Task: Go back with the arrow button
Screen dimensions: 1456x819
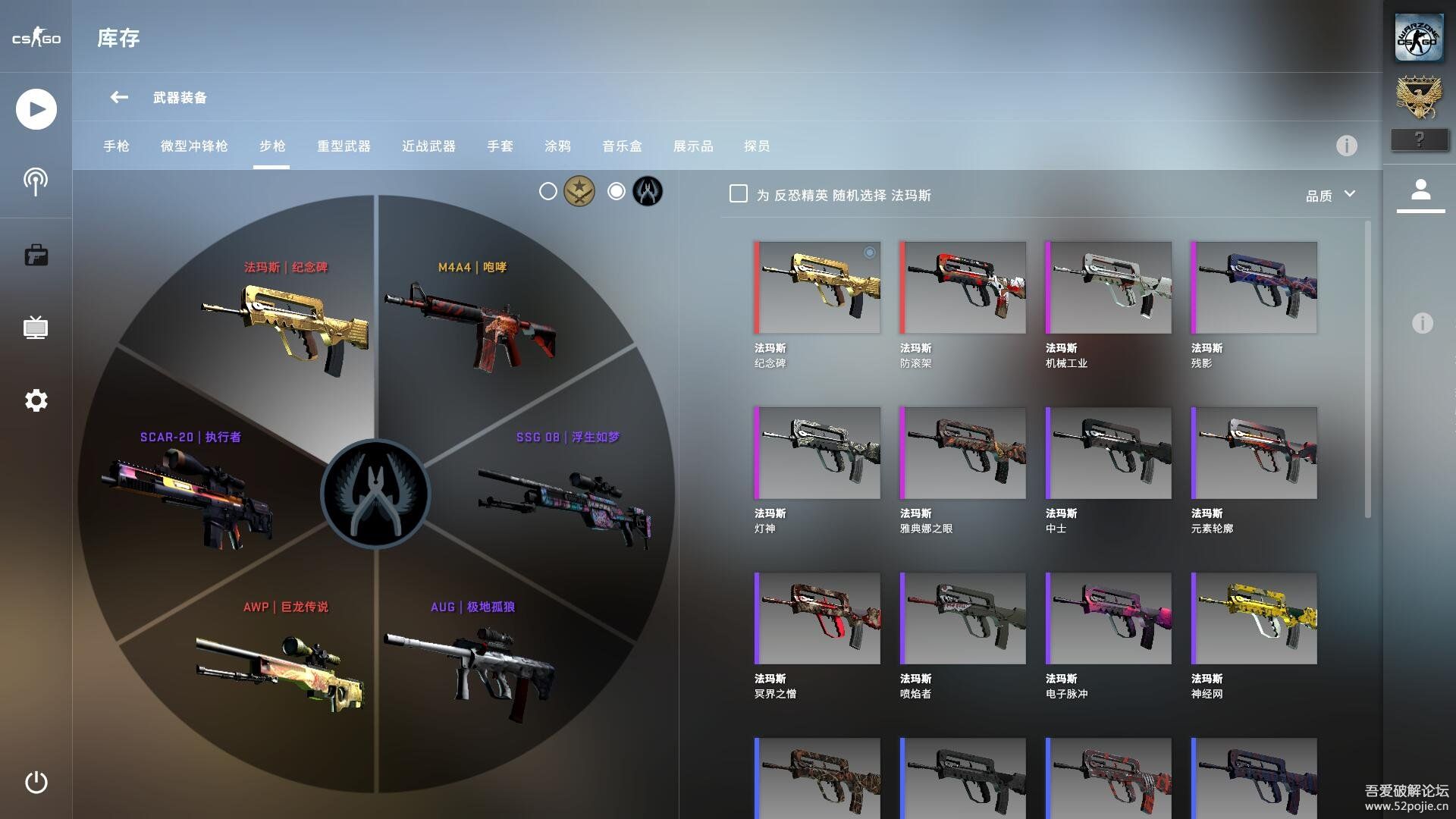Action: [119, 97]
